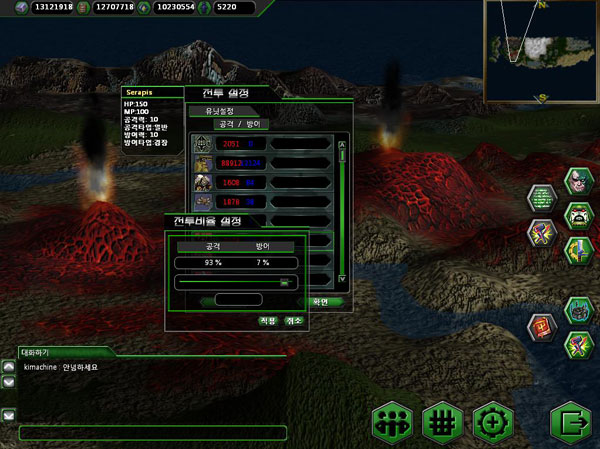Click the exit door arrow button
This screenshot has width=600, height=449.
(x=570, y=422)
